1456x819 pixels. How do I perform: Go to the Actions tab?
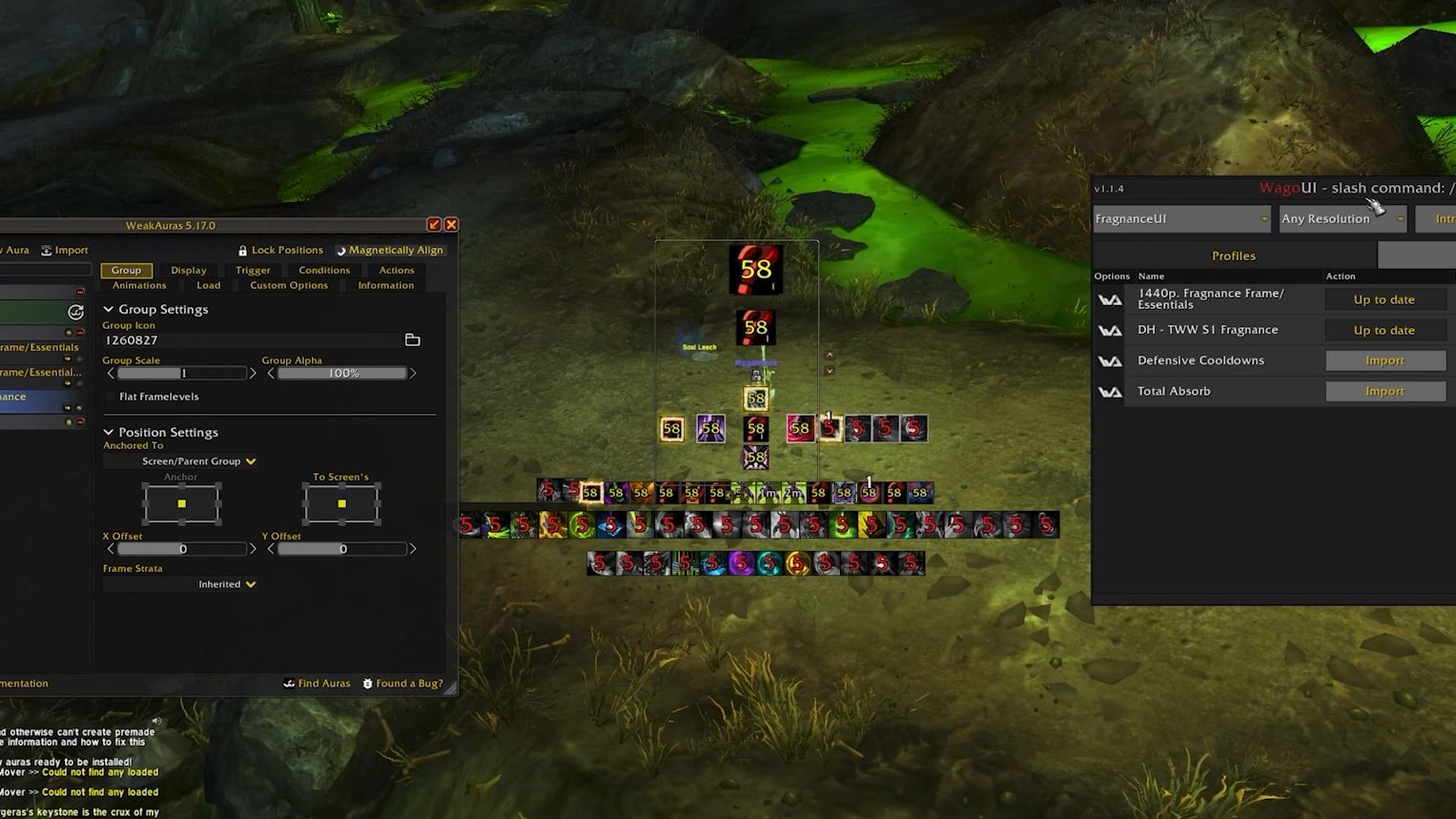(x=397, y=270)
